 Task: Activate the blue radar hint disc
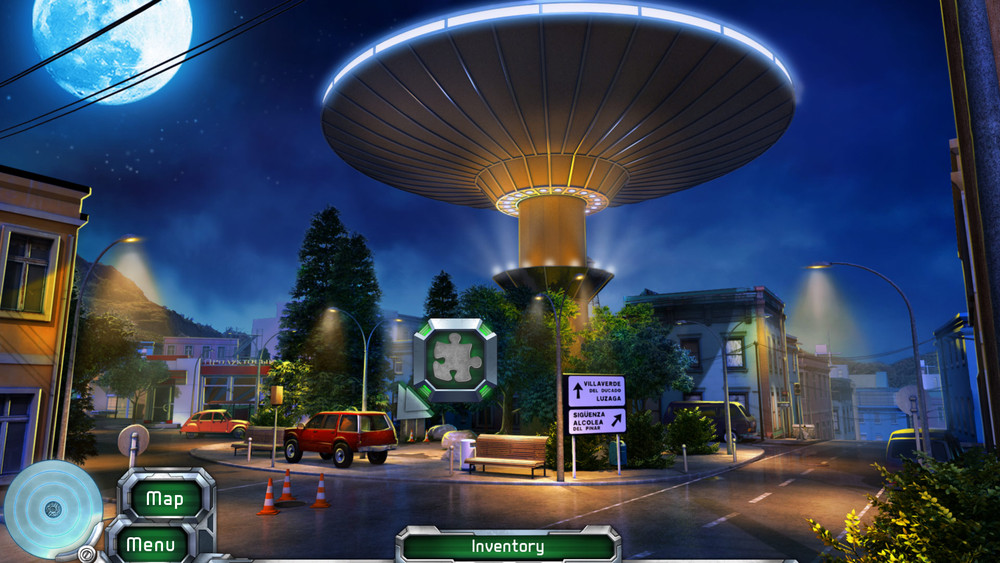tap(52, 509)
